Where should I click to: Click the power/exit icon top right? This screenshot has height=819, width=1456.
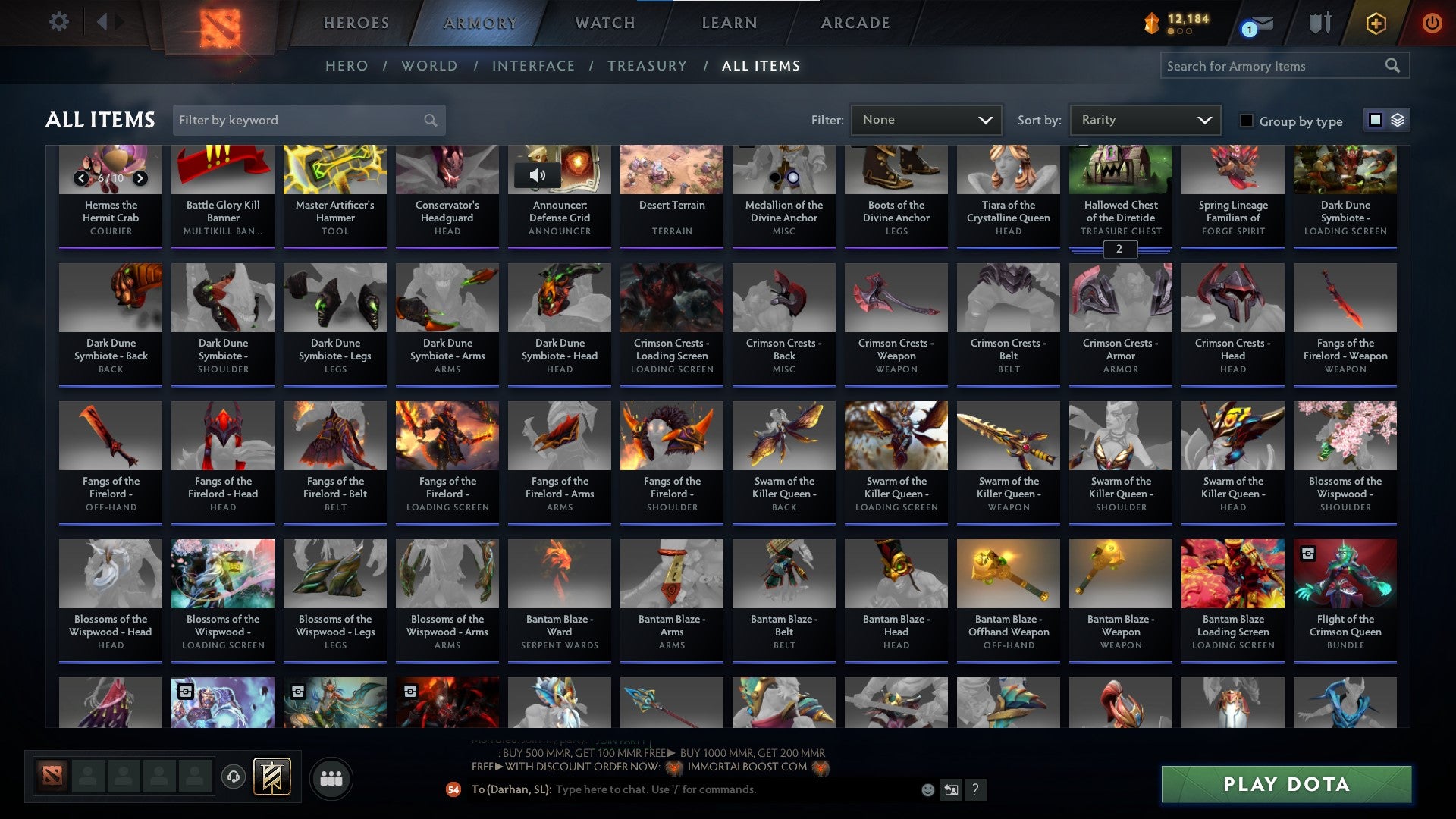pyautogui.click(x=1432, y=23)
